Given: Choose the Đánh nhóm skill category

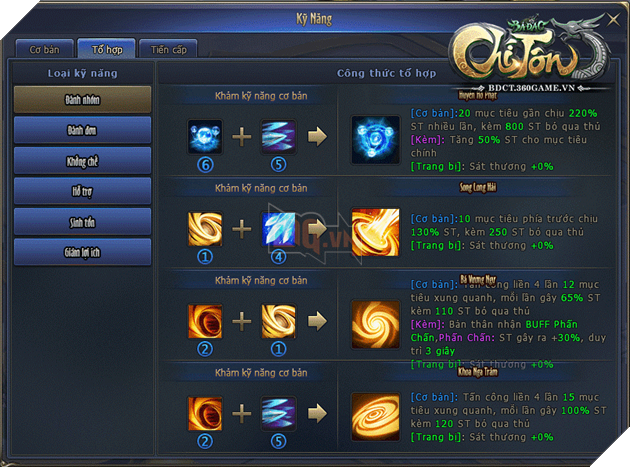Looking at the screenshot, I should click(83, 99).
